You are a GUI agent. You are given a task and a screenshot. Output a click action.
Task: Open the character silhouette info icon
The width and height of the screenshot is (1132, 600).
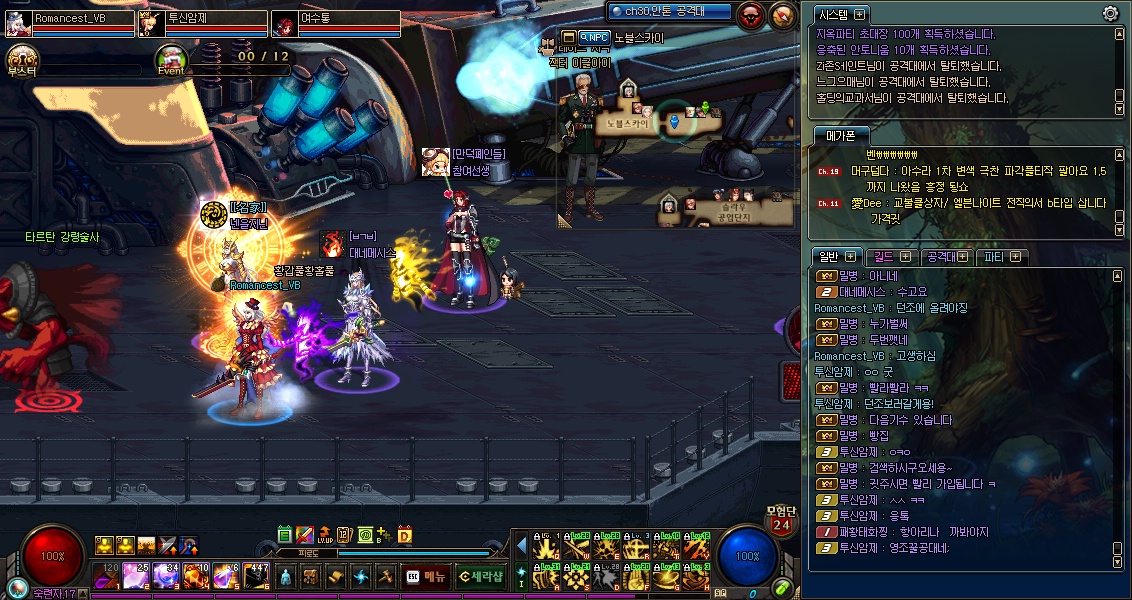click(x=286, y=577)
